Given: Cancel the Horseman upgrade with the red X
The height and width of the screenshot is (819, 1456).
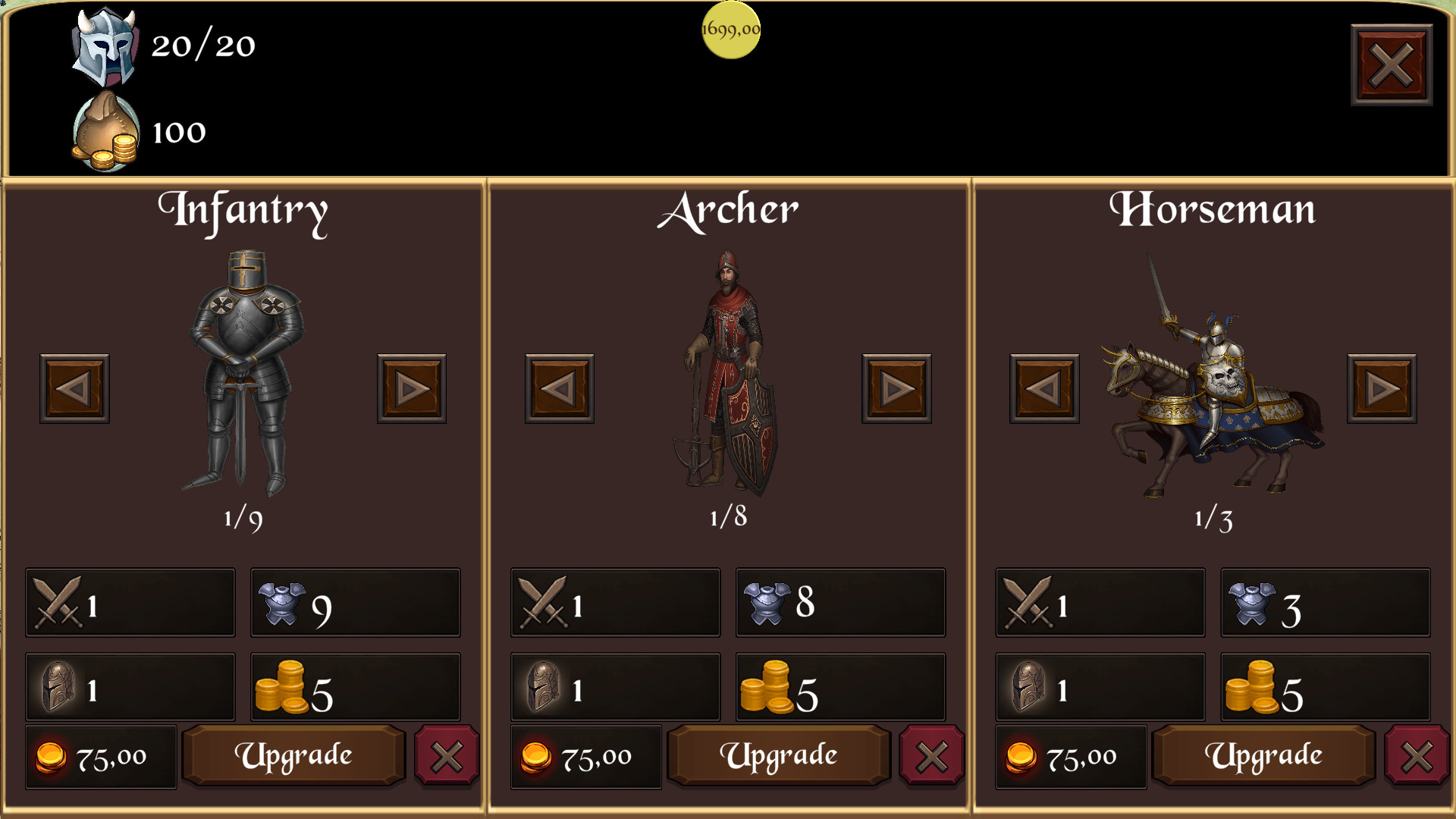Looking at the screenshot, I should 1419,755.
